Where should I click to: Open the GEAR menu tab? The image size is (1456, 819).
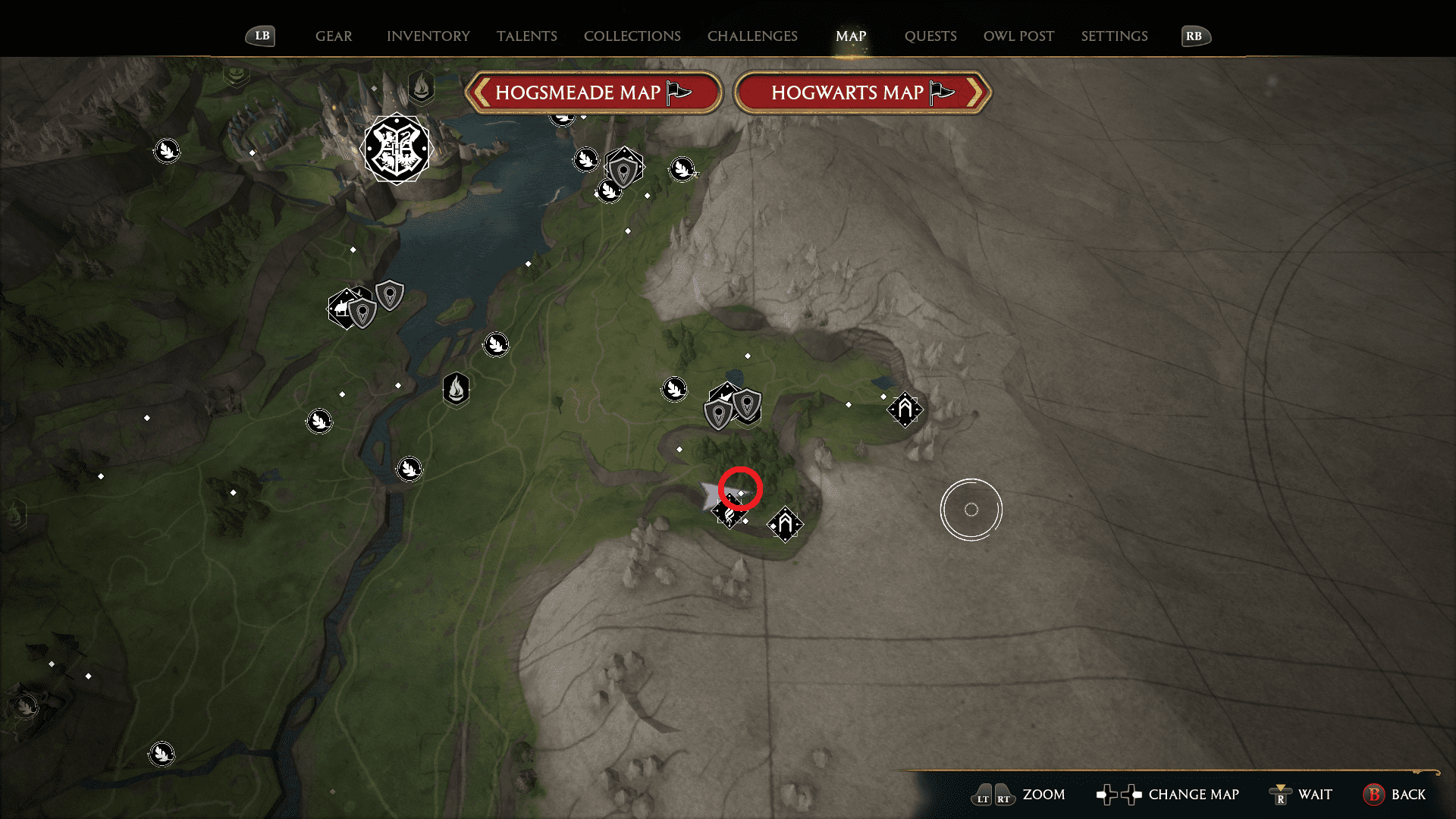tap(334, 36)
